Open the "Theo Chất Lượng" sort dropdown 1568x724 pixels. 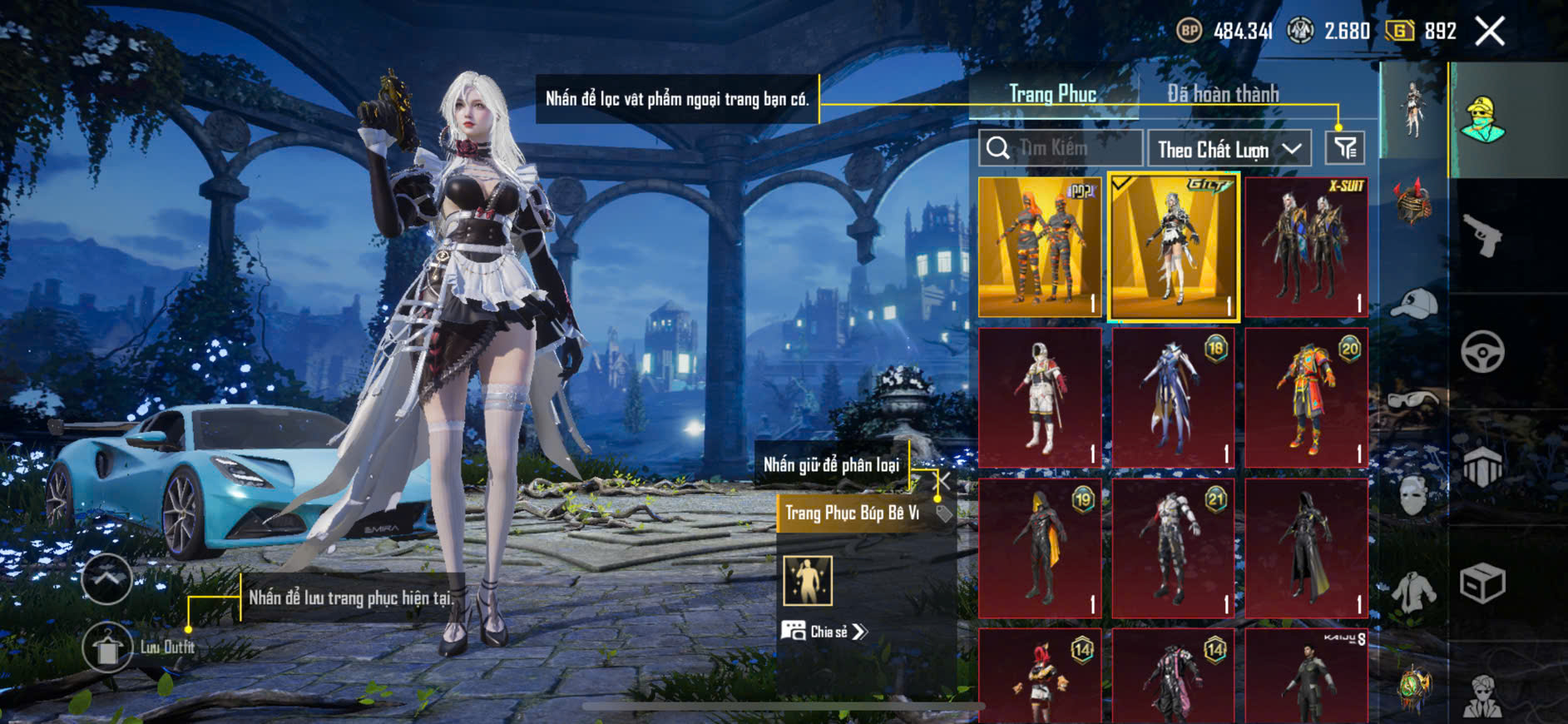pyautogui.click(x=1229, y=150)
